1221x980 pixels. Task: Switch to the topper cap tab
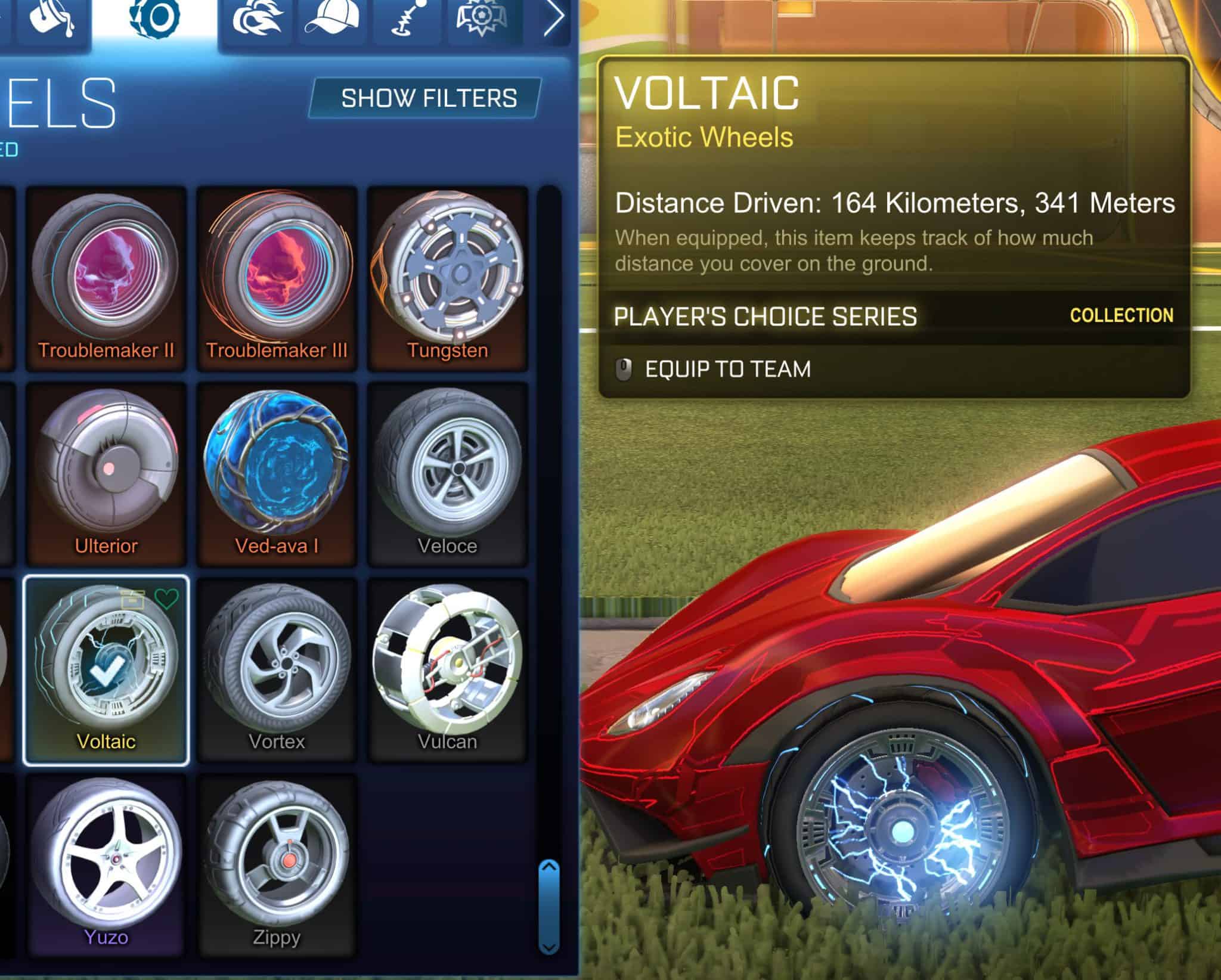click(x=332, y=21)
